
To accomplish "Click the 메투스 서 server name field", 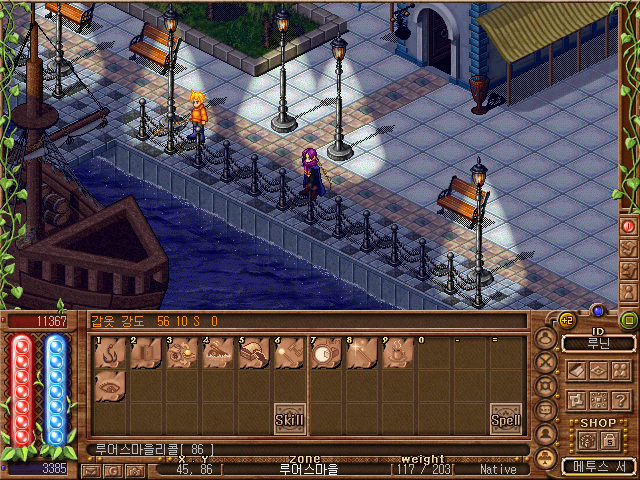I will click(x=598, y=466).
